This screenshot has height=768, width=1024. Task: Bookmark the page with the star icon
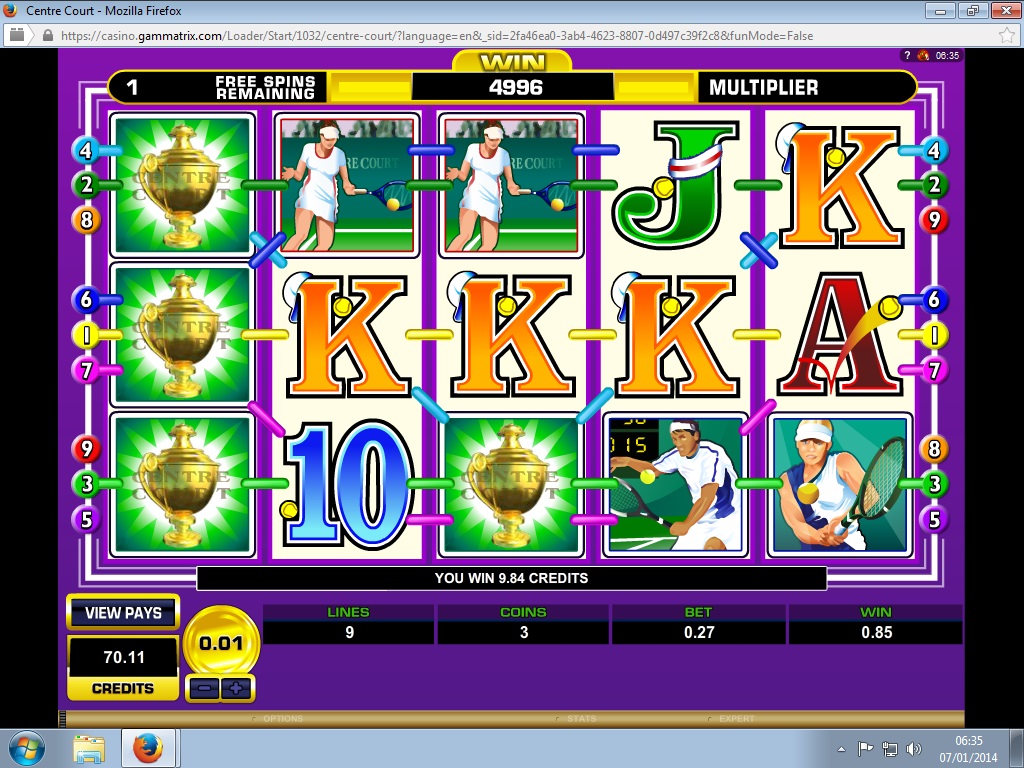[x=1006, y=35]
